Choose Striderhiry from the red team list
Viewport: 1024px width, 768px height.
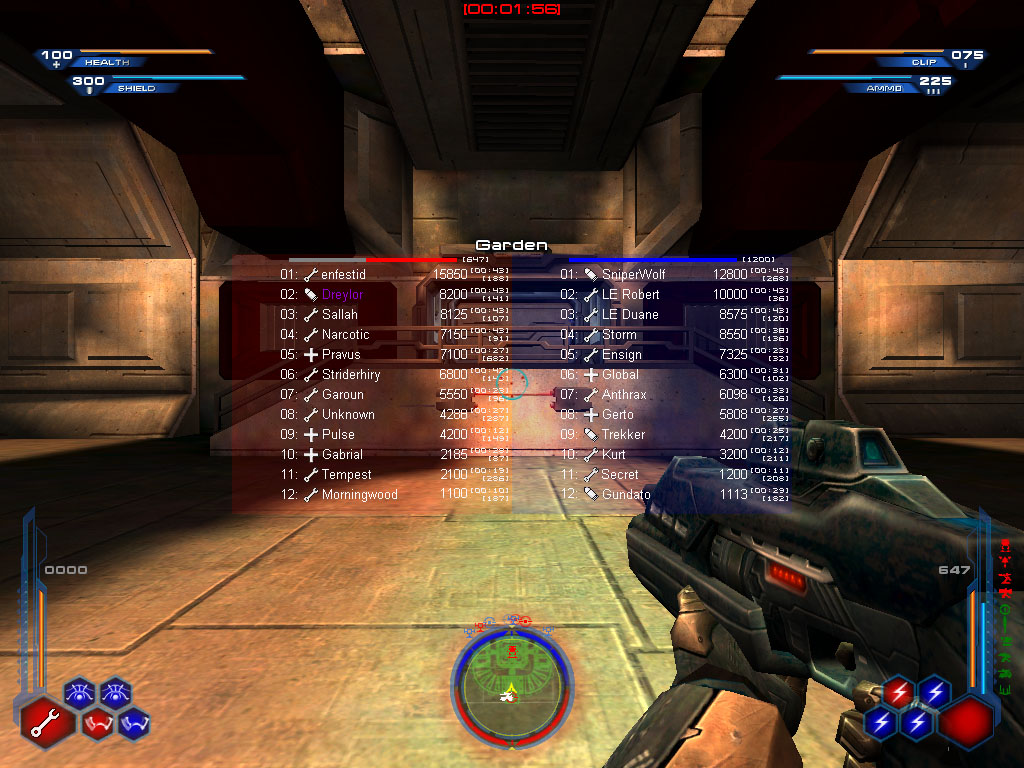point(351,374)
